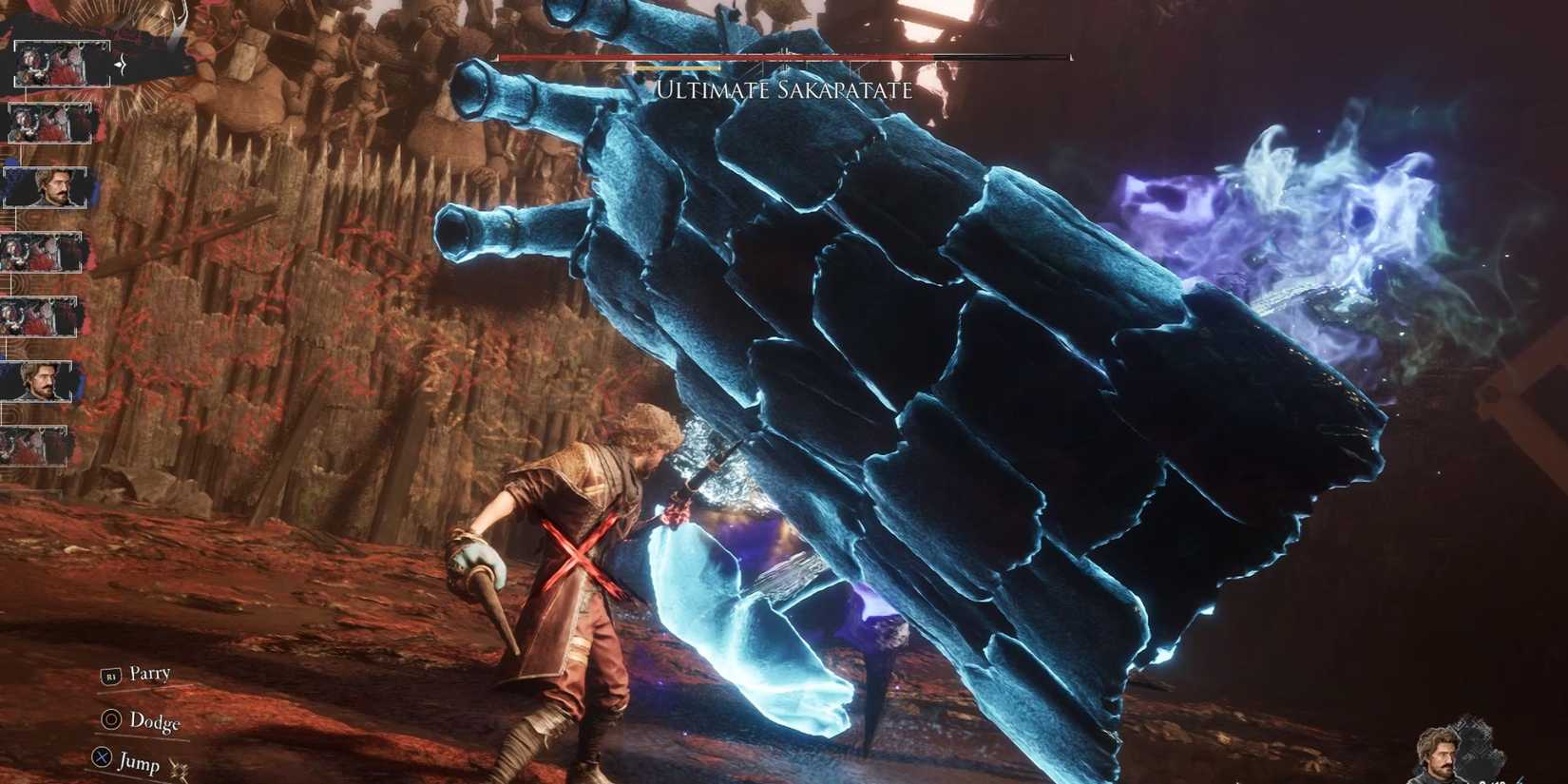Image resolution: width=1568 pixels, height=784 pixels.
Task: Toggle the fourth party member's turn frame
Action: tap(43, 251)
